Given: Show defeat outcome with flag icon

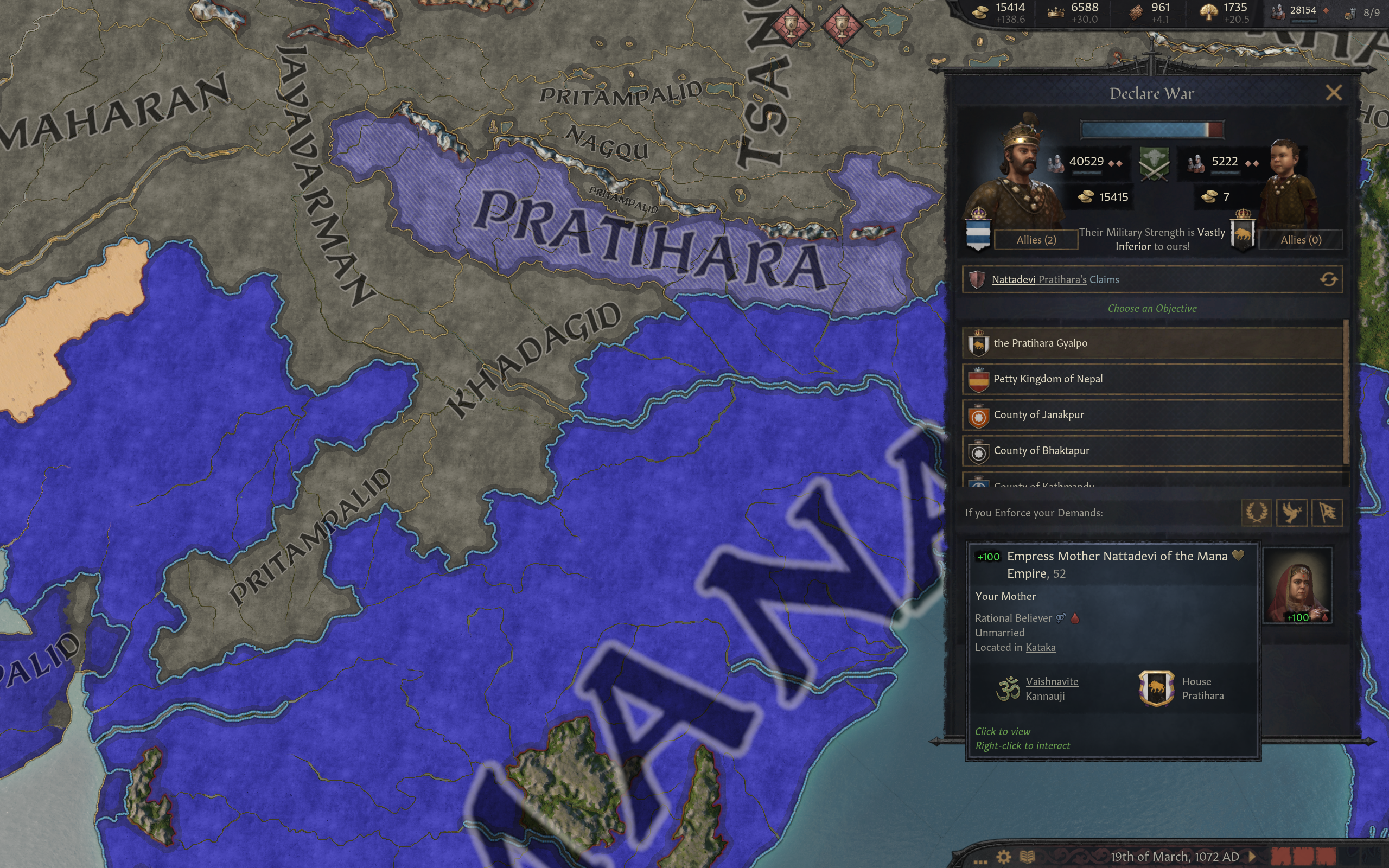Looking at the screenshot, I should 1327,512.
